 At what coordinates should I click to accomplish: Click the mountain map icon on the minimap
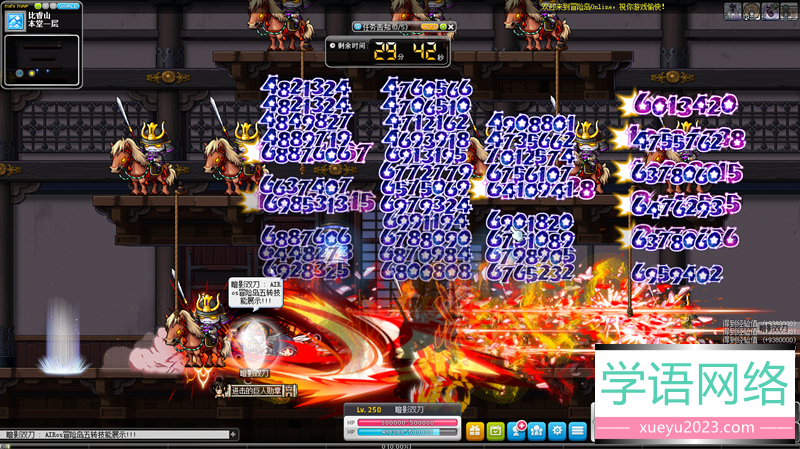pyautogui.click(x=13, y=21)
